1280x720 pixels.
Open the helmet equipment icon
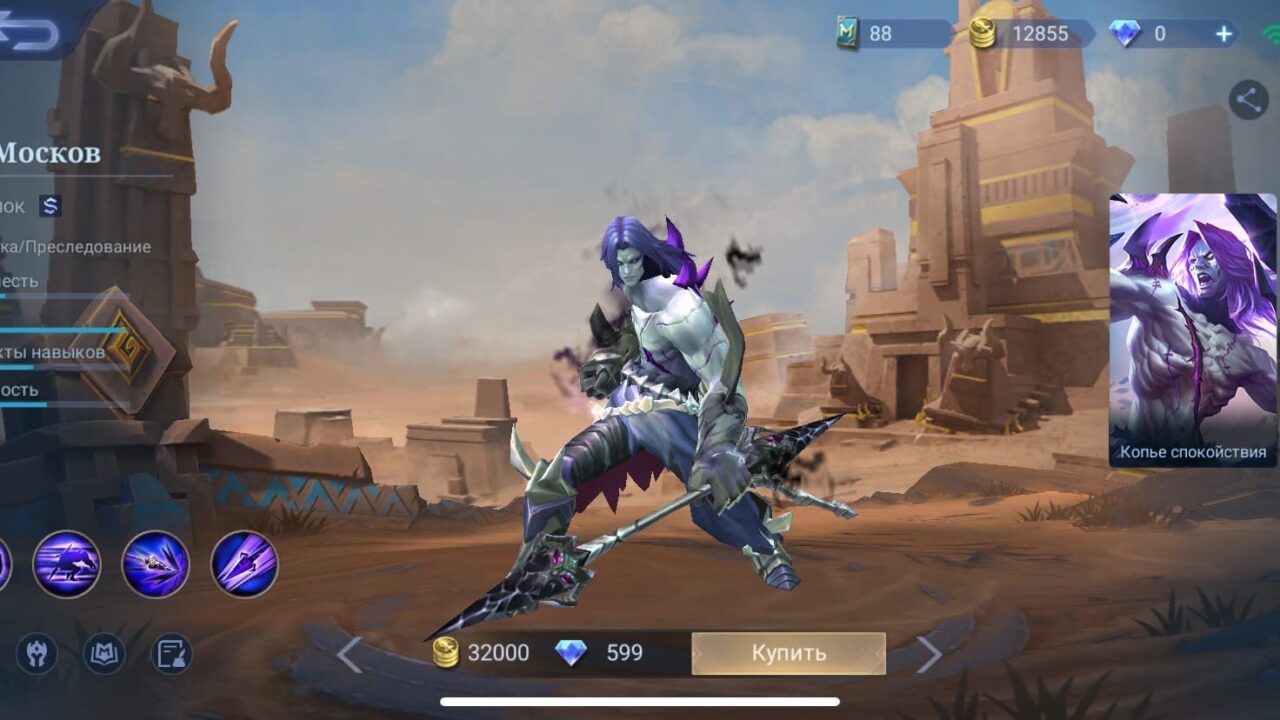click(x=37, y=654)
